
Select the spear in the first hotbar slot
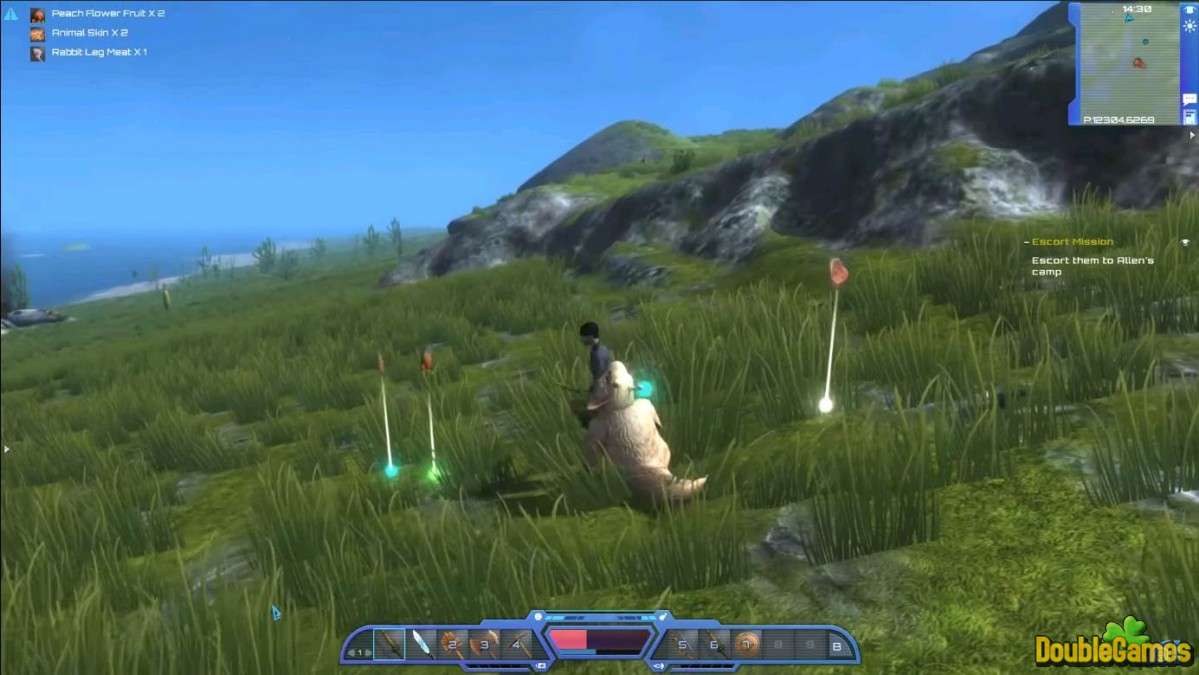pyautogui.click(x=388, y=643)
